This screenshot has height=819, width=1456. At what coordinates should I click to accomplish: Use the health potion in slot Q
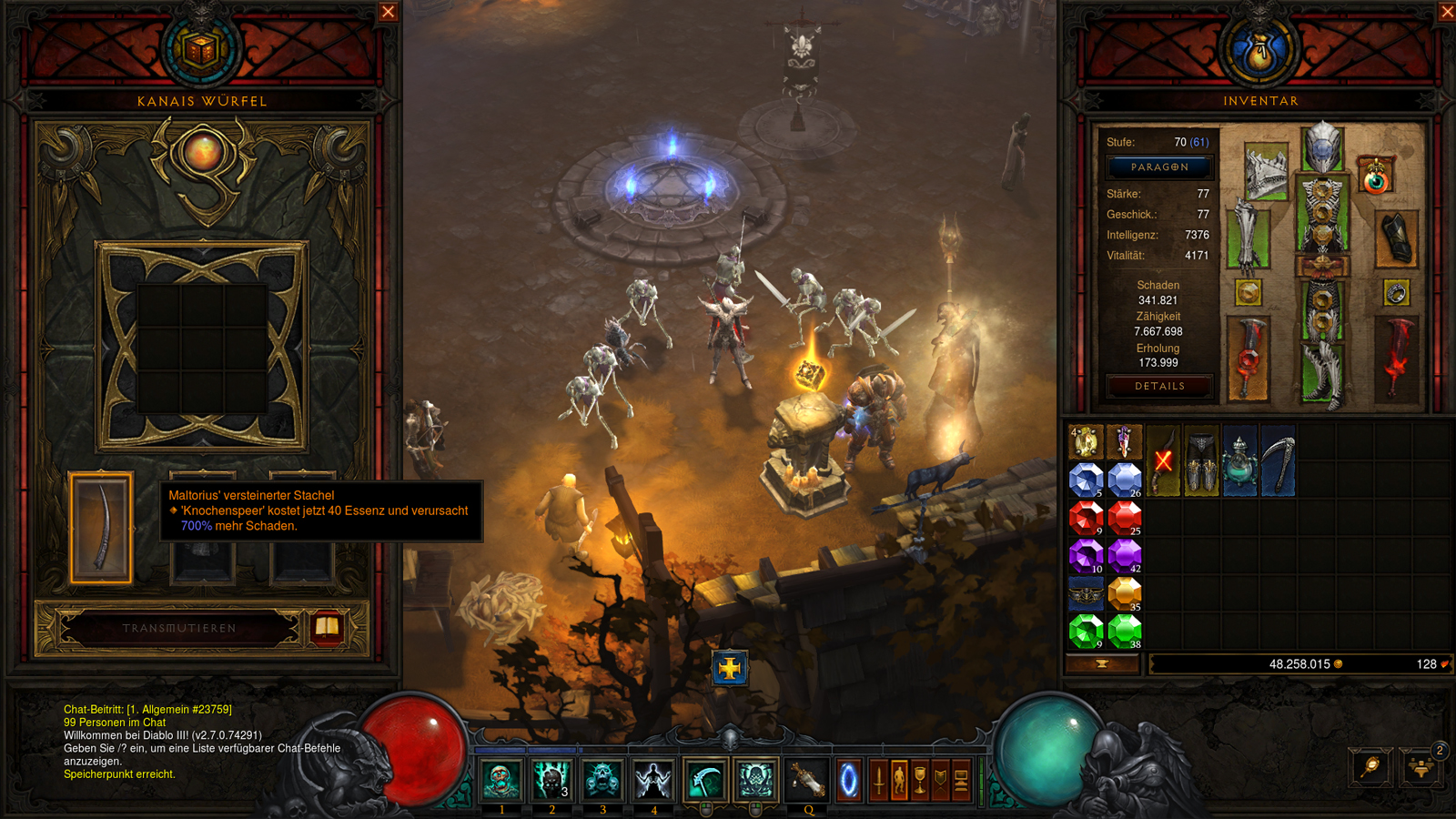[806, 780]
